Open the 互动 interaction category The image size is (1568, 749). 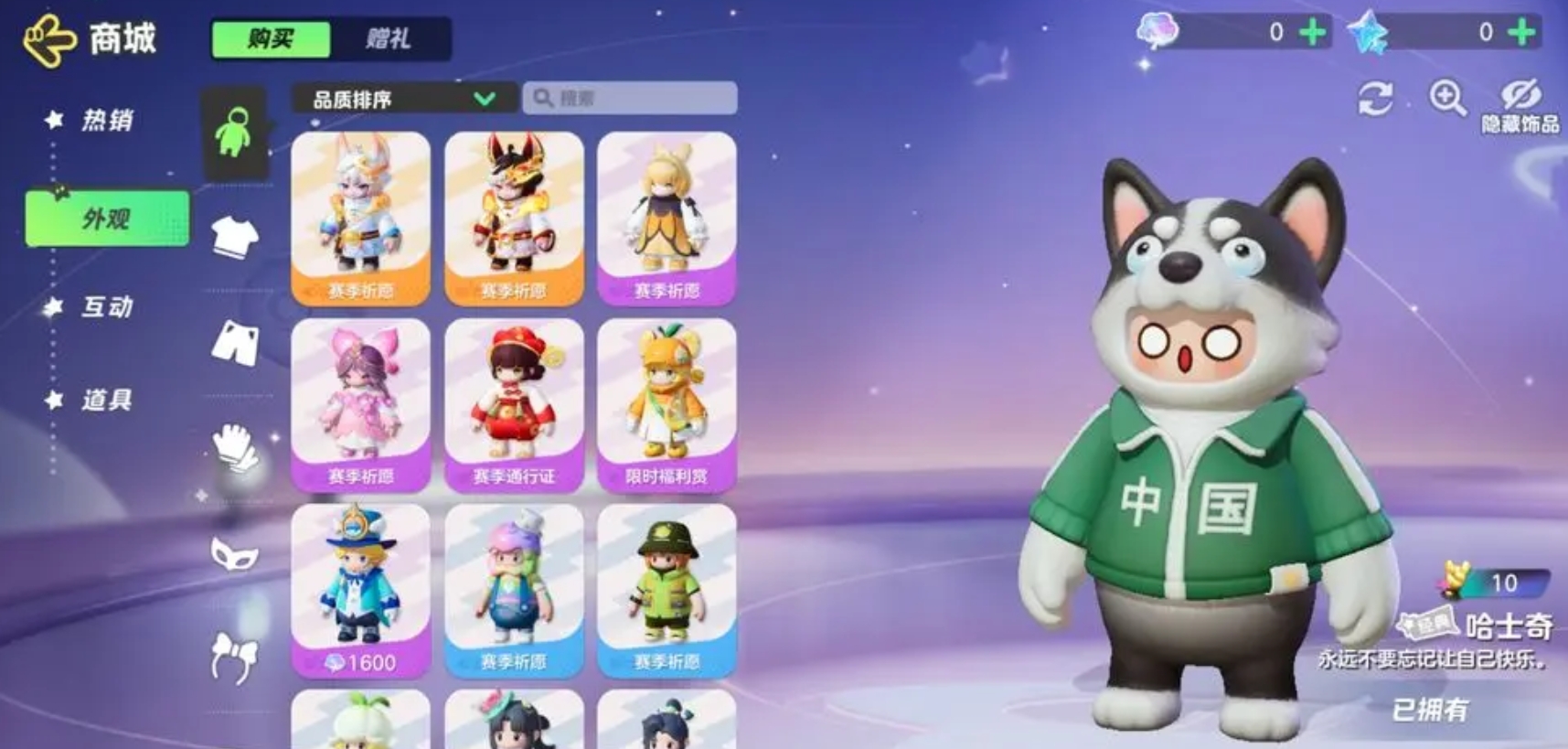click(106, 306)
